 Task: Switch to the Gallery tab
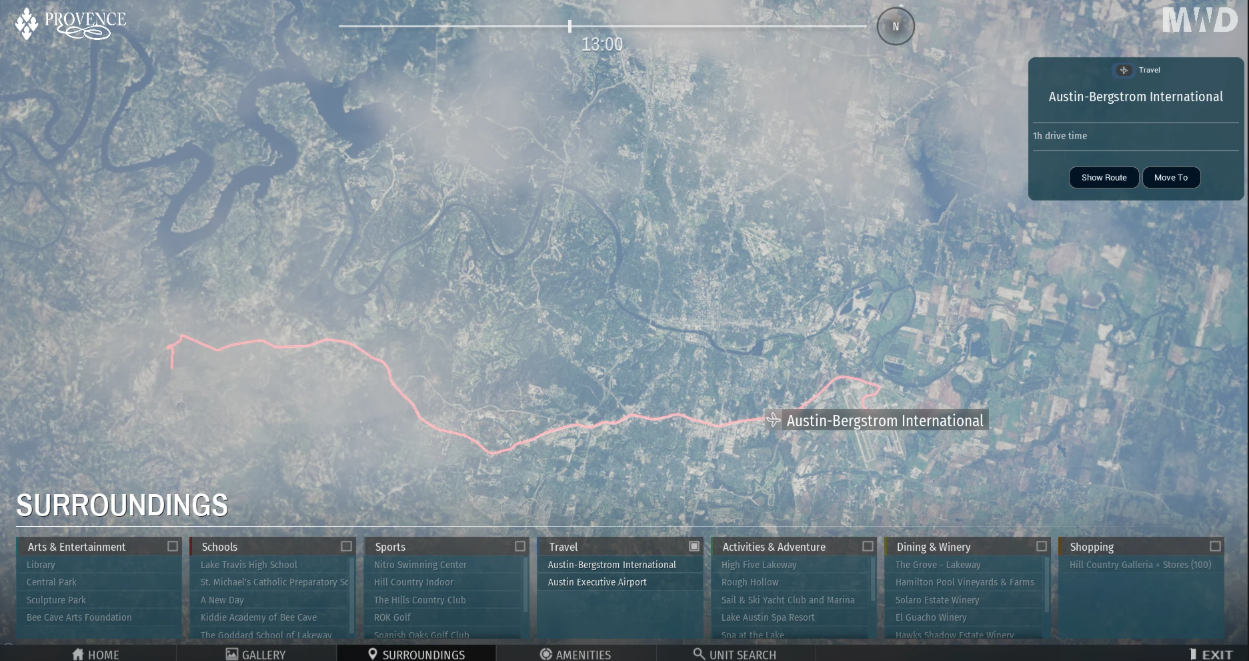coord(255,654)
